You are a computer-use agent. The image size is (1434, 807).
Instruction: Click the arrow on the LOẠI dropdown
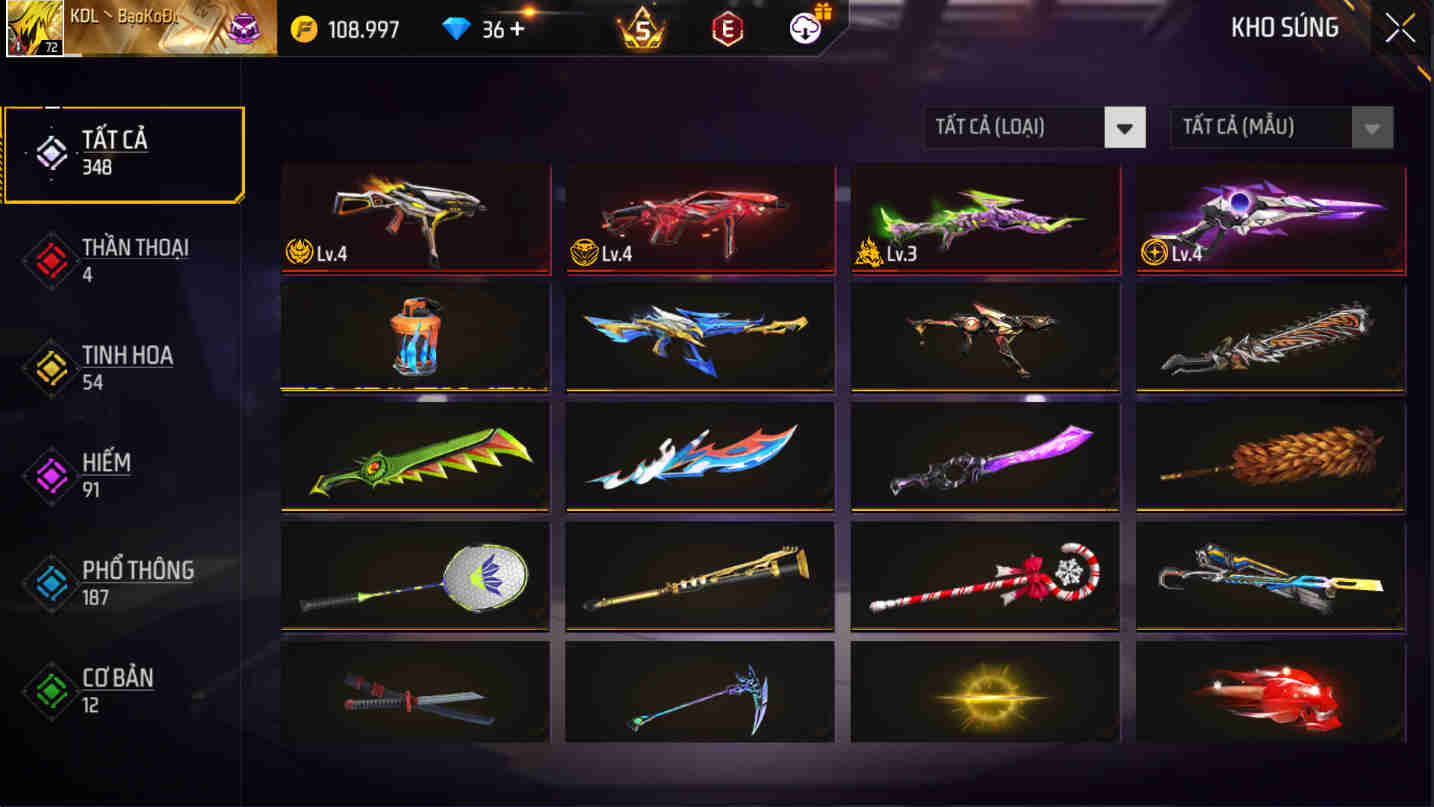[1126, 128]
